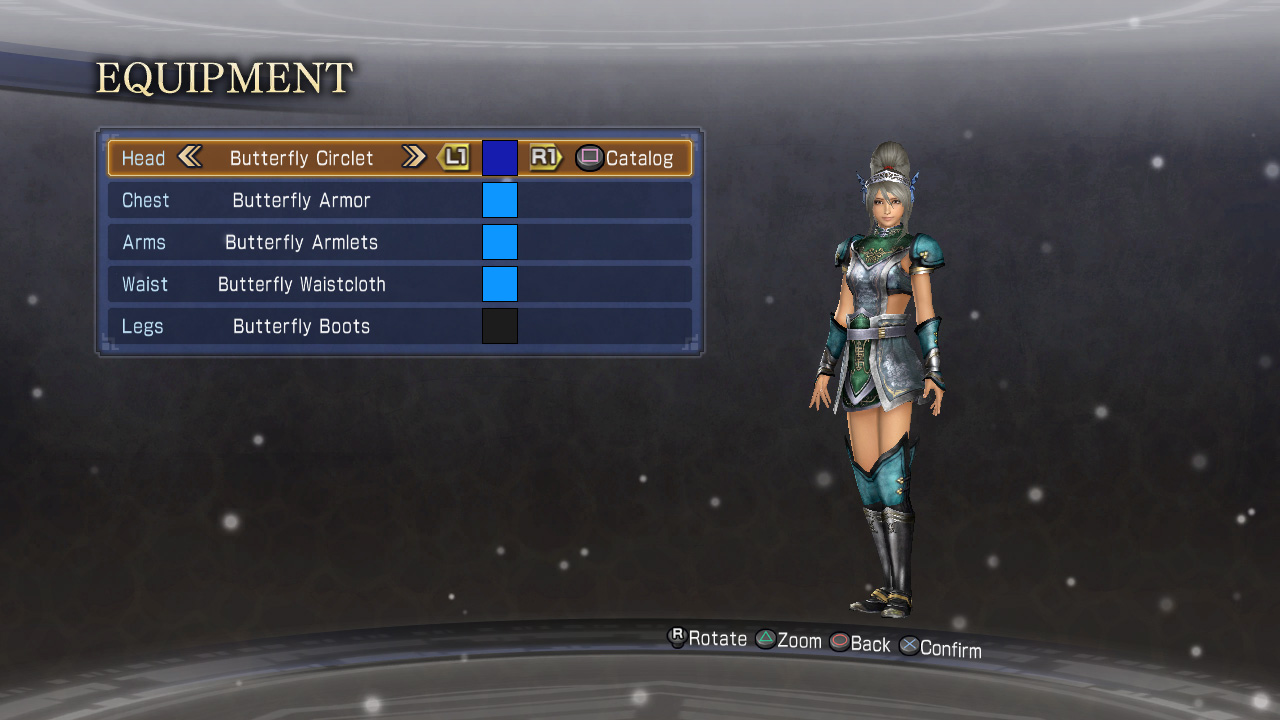Click the dark blue Head color swatch
This screenshot has height=720, width=1280.
click(500, 158)
